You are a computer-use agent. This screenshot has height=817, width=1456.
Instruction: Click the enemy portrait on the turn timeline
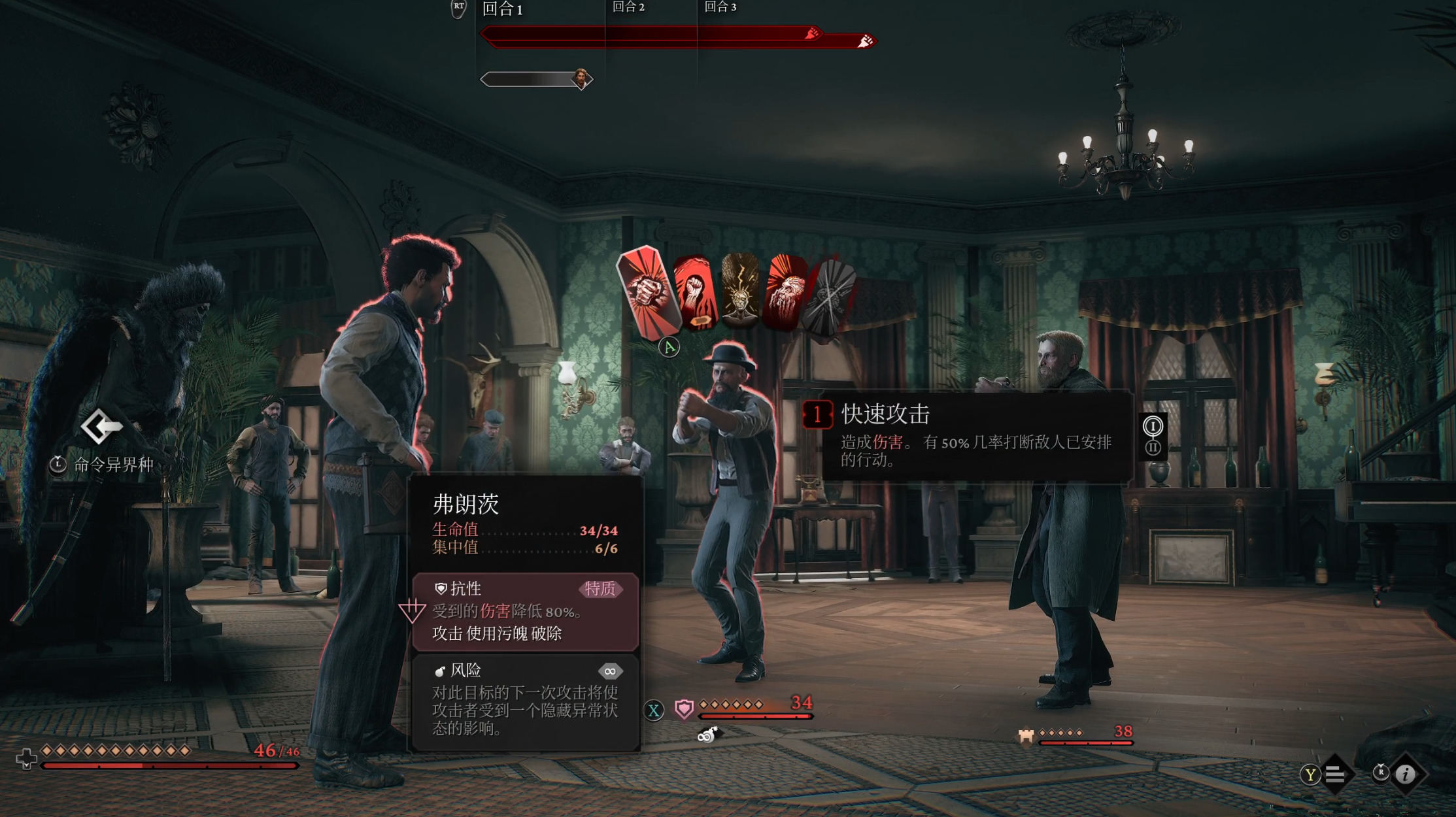[x=581, y=79]
